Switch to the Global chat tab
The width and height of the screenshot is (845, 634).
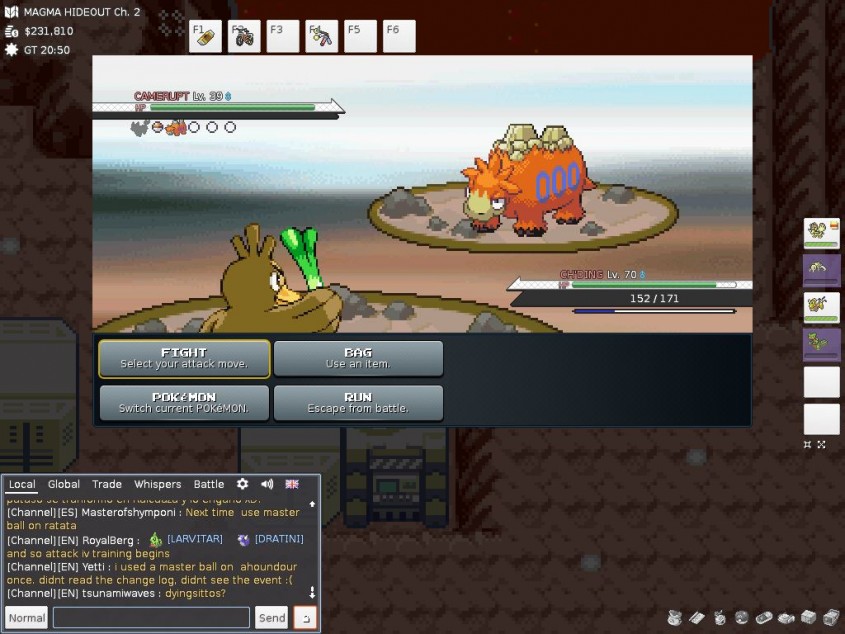pos(64,484)
